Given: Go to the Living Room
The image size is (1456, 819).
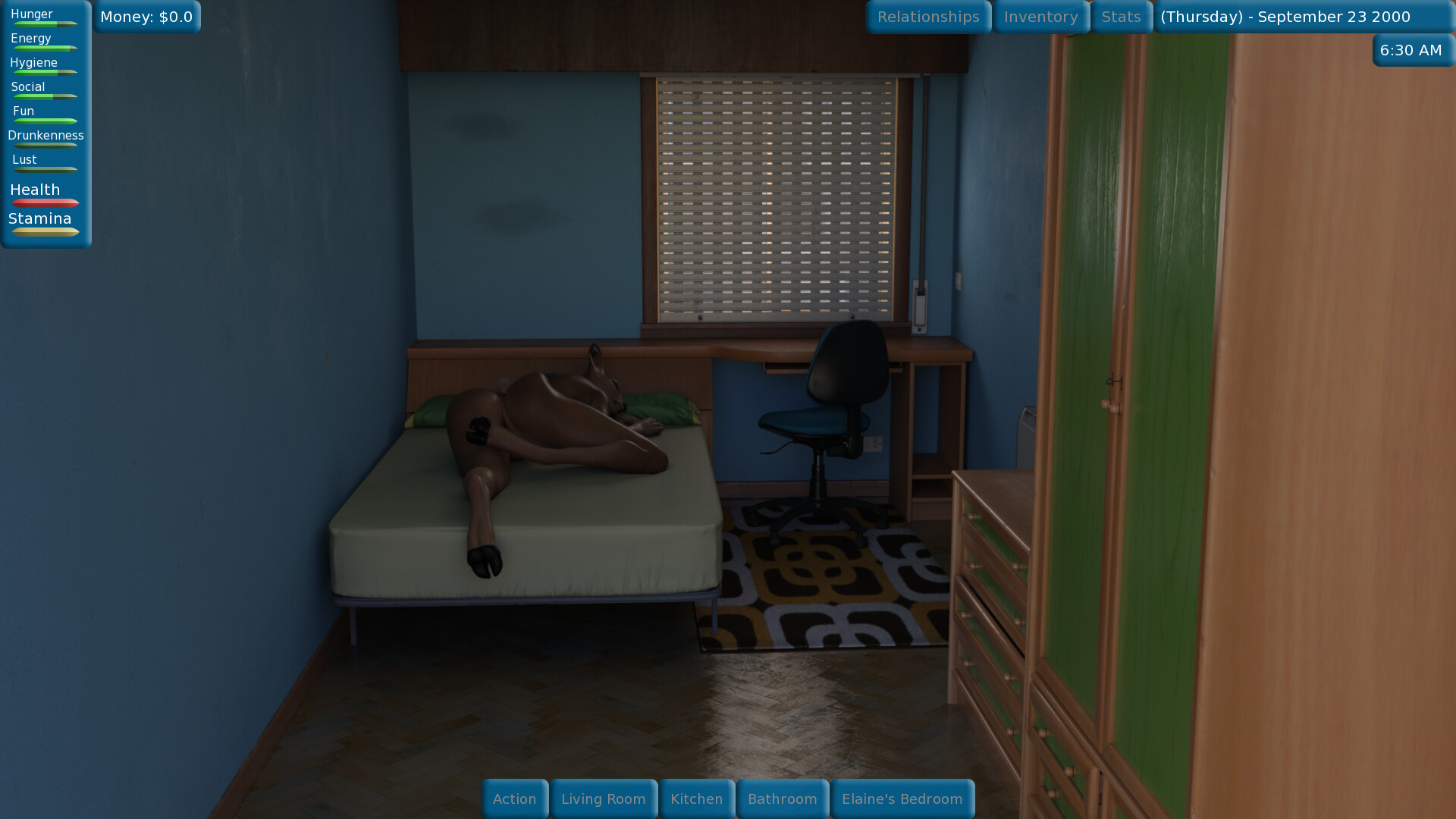Looking at the screenshot, I should pyautogui.click(x=604, y=799).
